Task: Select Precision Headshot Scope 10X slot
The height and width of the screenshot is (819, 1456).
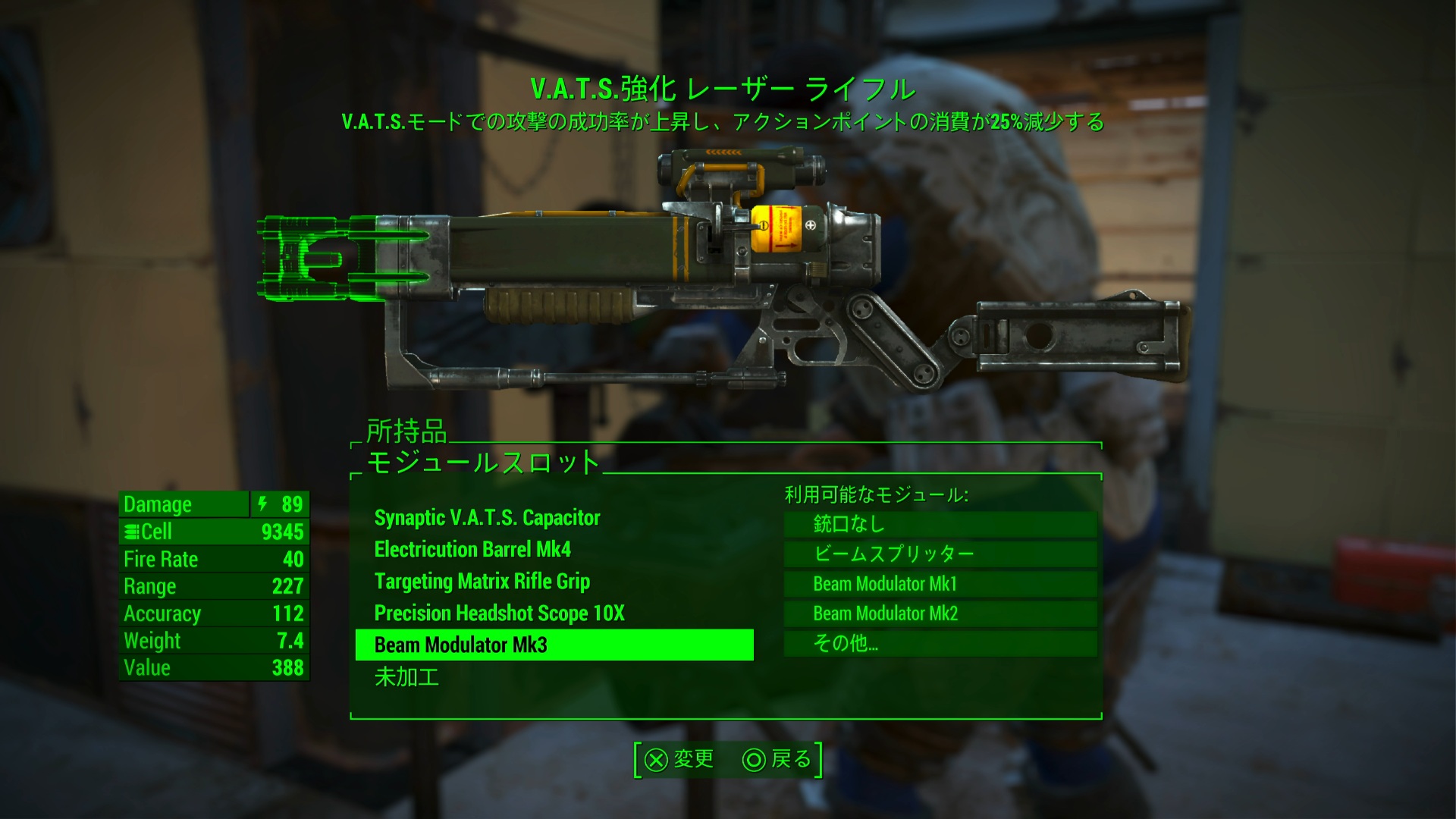Action: click(x=499, y=613)
